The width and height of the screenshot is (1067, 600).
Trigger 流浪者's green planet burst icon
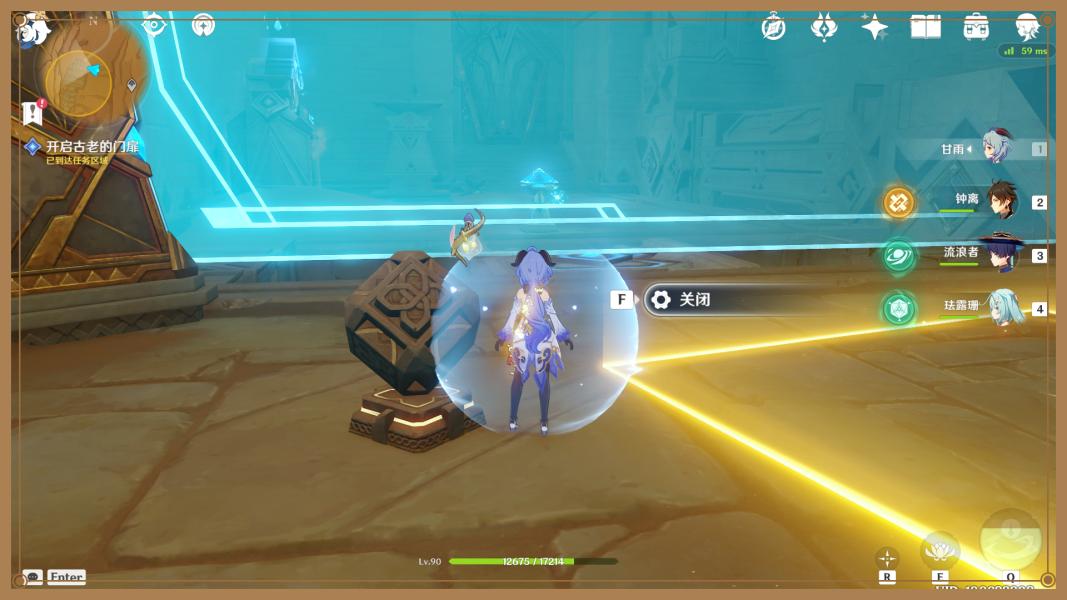898,255
